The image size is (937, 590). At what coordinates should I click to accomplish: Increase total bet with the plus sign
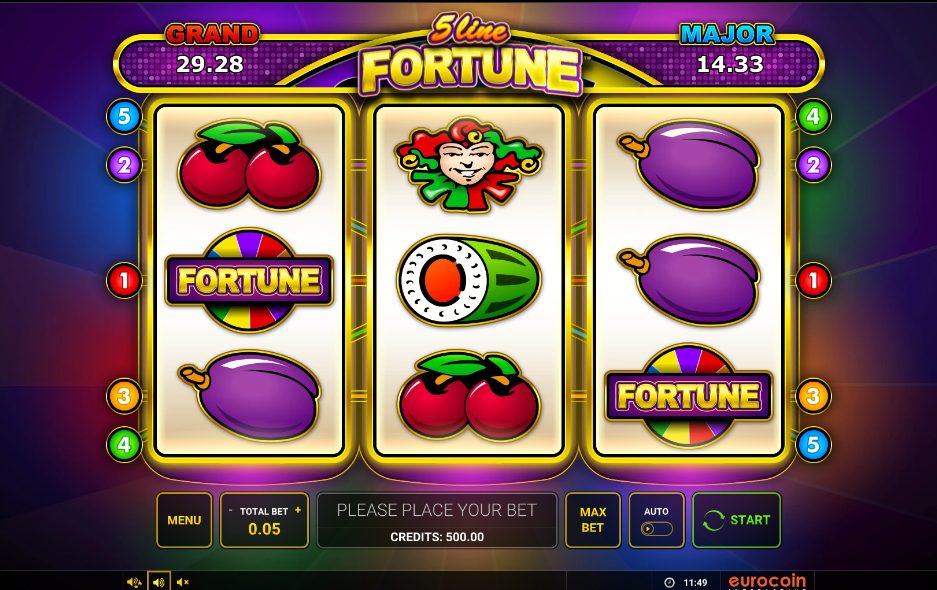(297, 511)
